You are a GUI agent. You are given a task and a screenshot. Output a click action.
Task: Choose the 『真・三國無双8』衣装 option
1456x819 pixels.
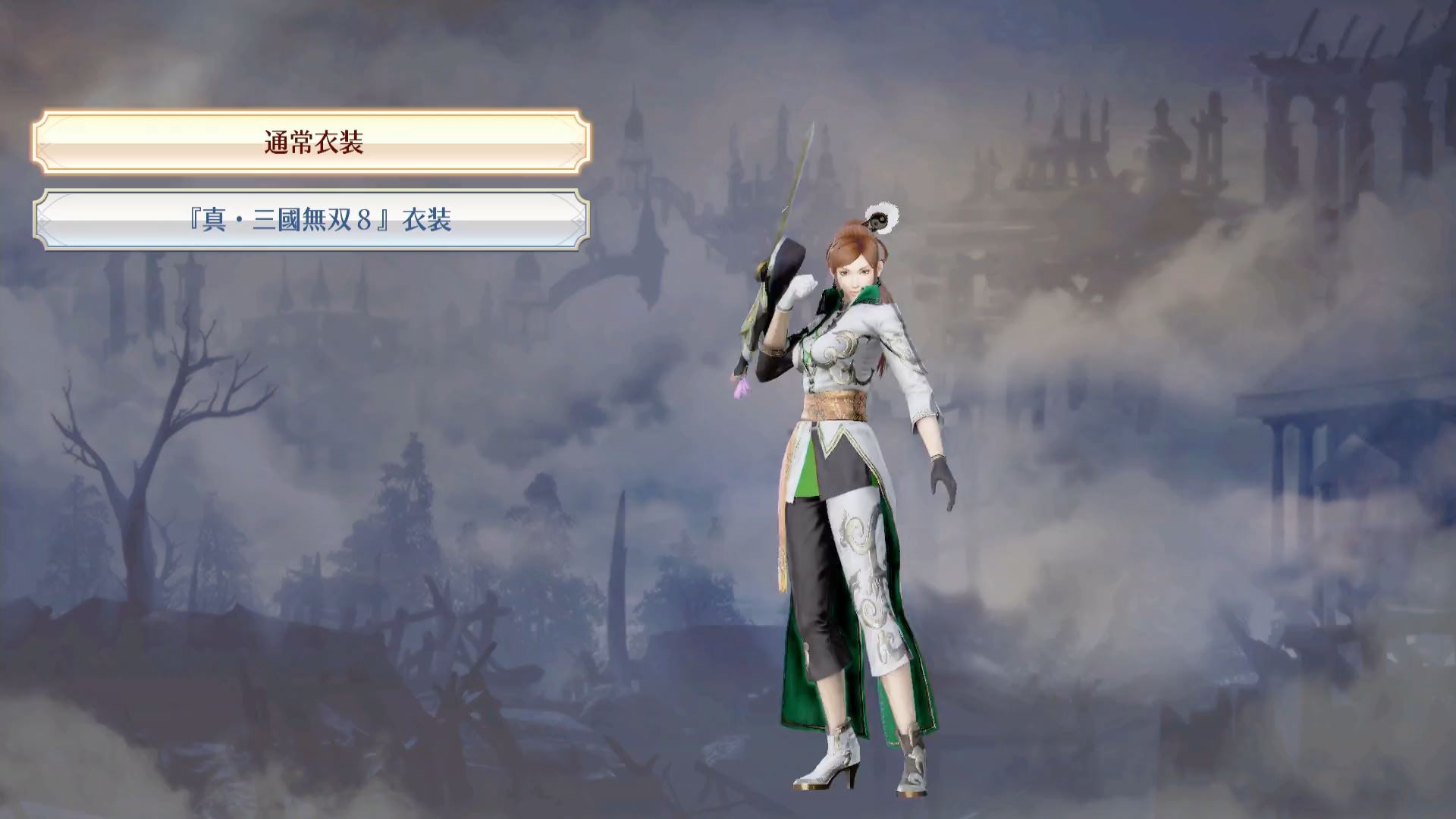point(312,220)
